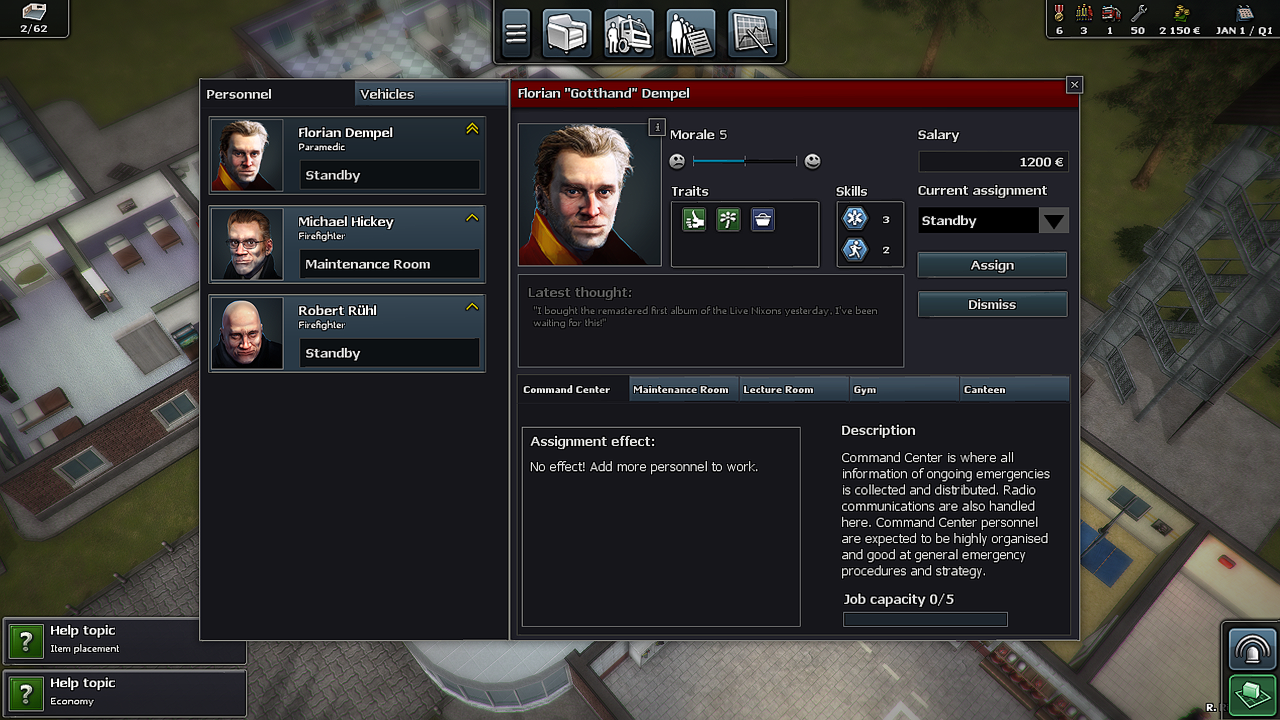Open the statistics chart toolbar icon

point(752,32)
